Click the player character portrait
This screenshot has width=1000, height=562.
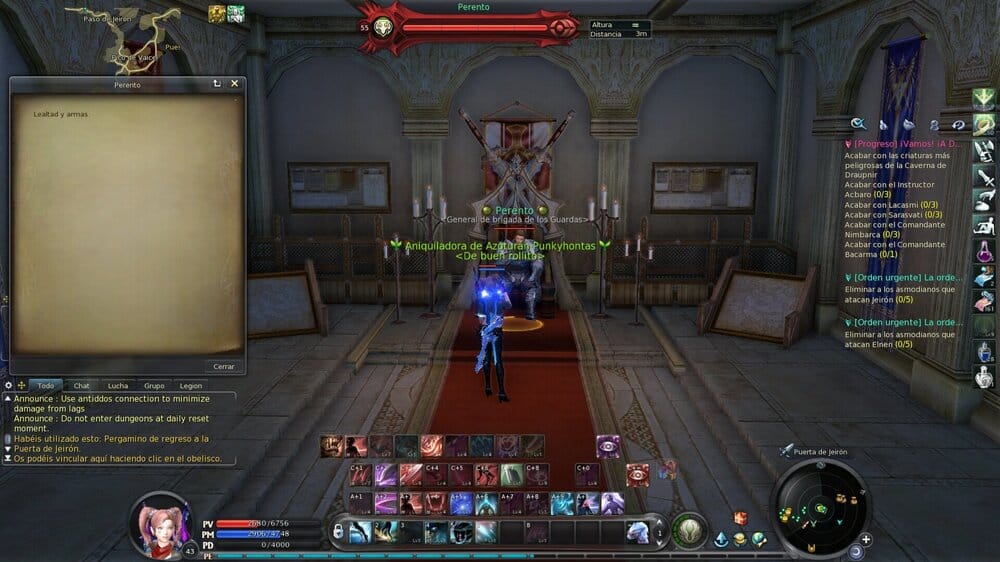click(x=160, y=522)
